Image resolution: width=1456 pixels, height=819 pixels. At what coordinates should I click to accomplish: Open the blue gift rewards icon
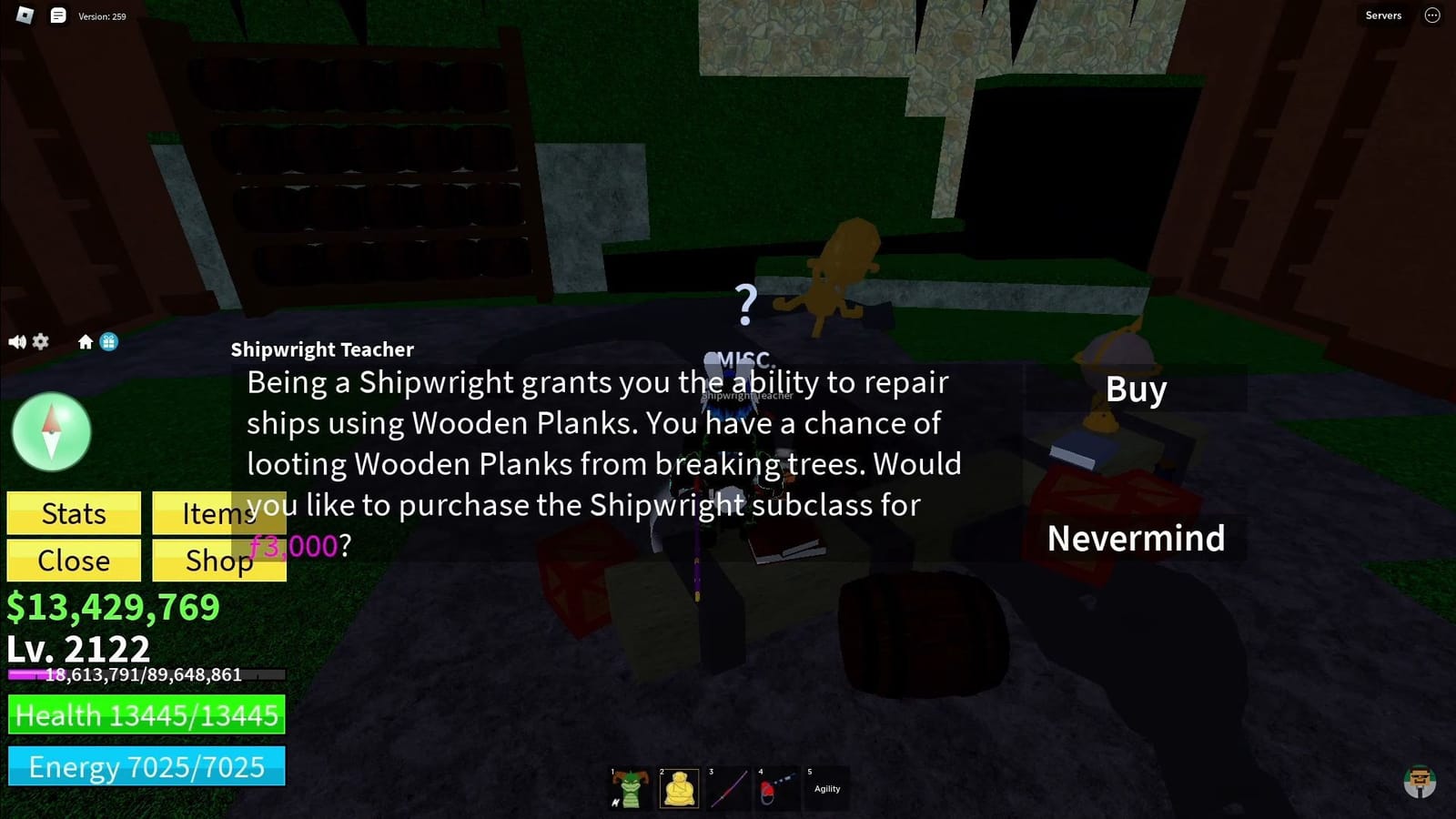pos(109,341)
